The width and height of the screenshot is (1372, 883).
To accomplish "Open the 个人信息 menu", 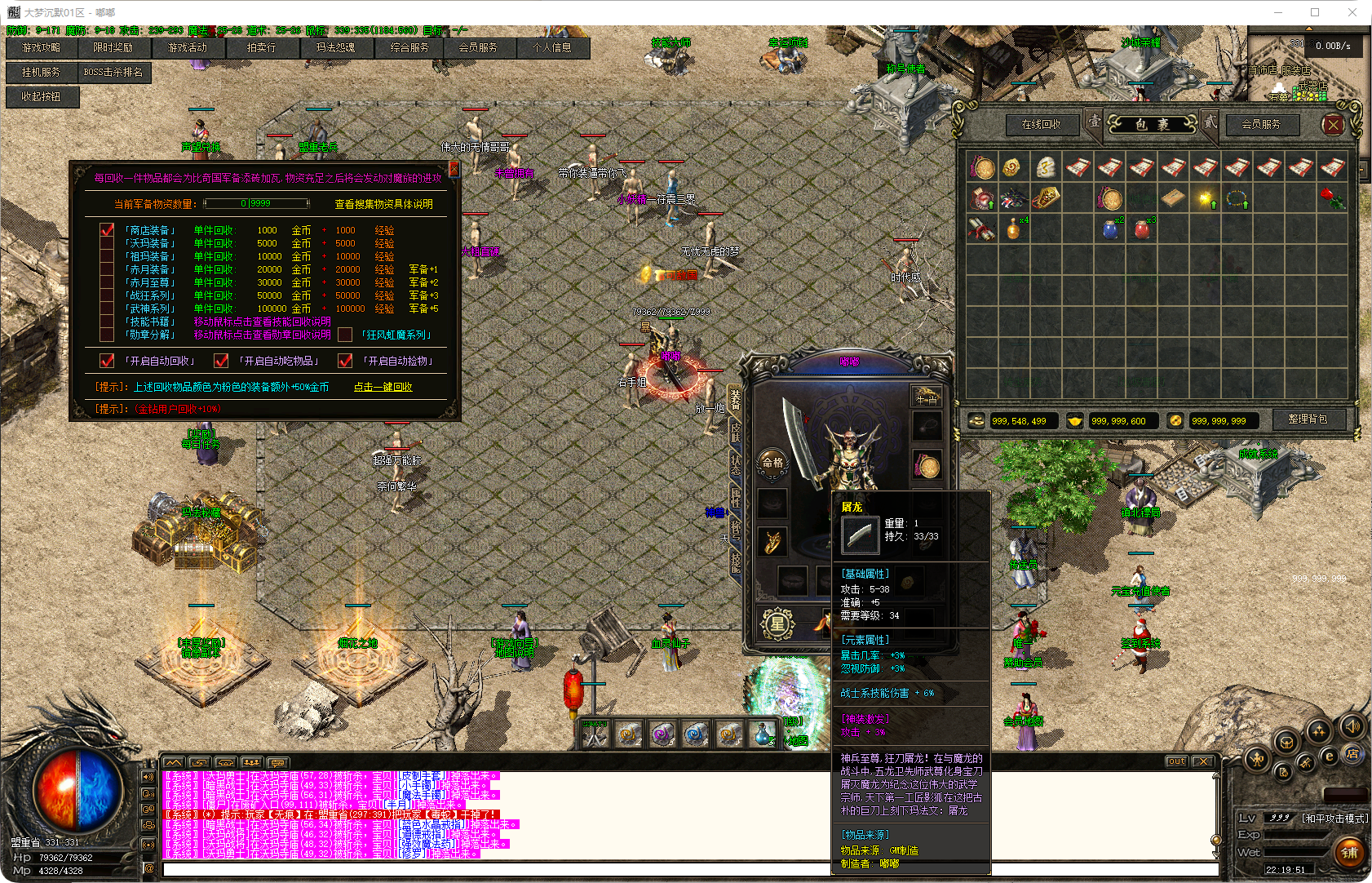I will [x=552, y=48].
